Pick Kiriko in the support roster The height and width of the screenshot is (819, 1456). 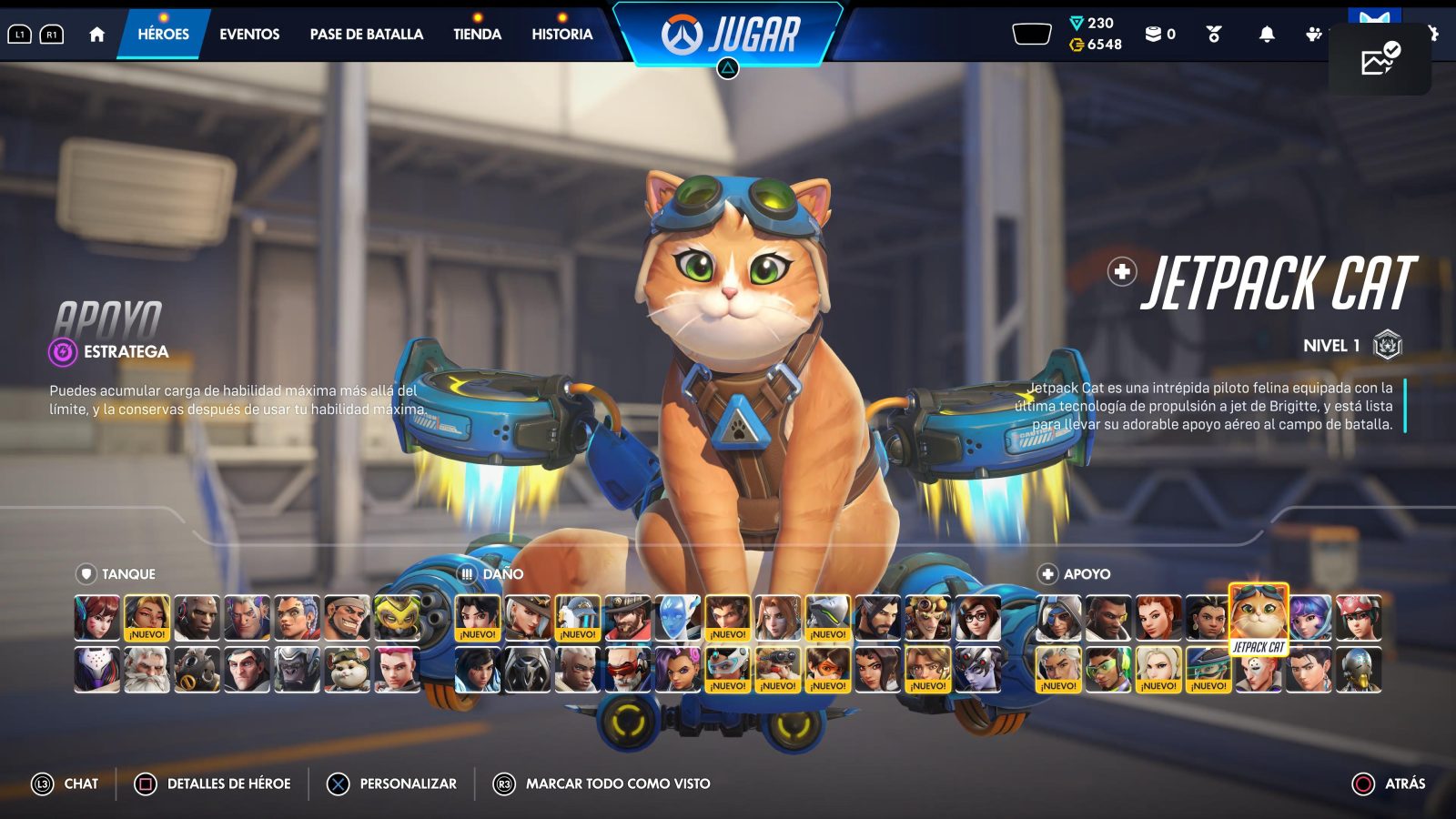(1358, 615)
